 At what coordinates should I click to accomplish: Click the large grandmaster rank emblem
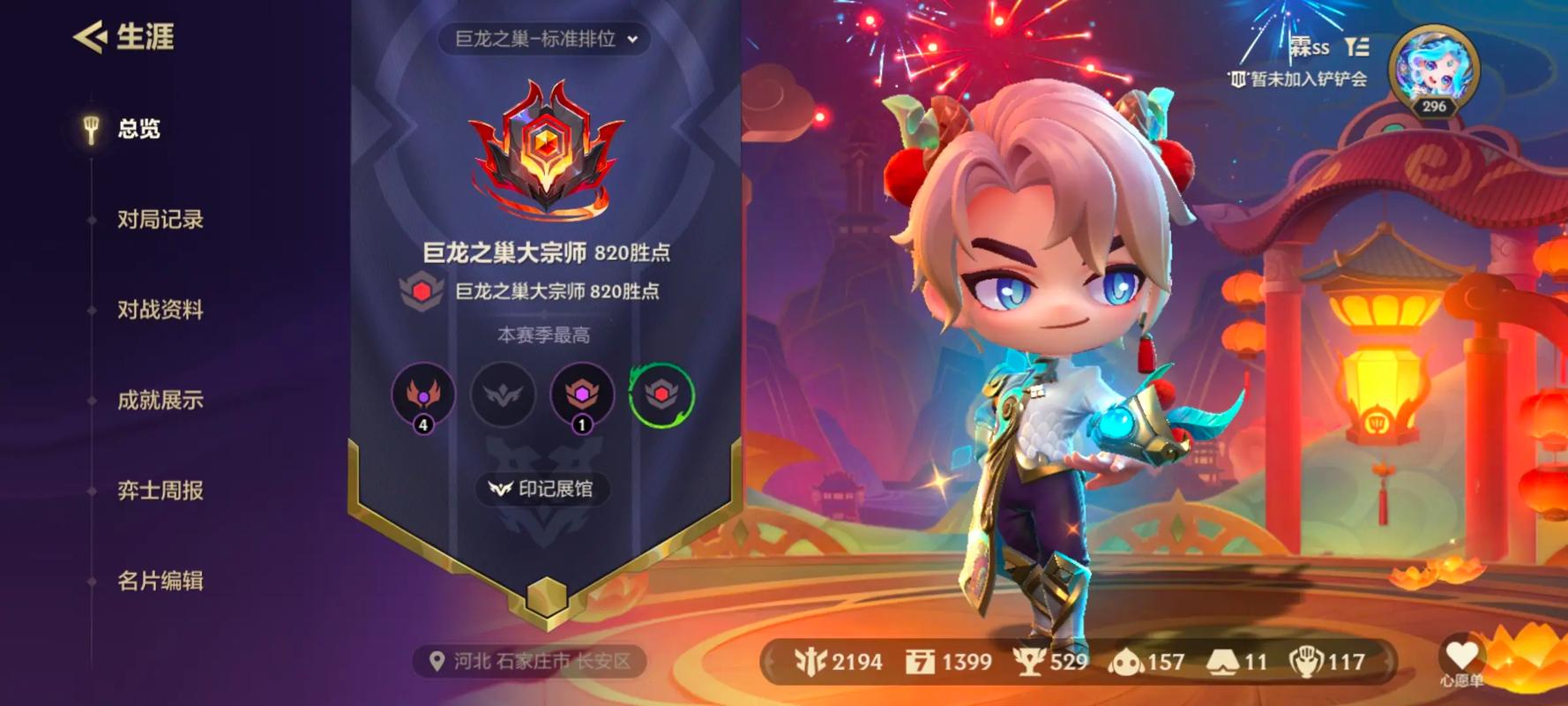546,150
